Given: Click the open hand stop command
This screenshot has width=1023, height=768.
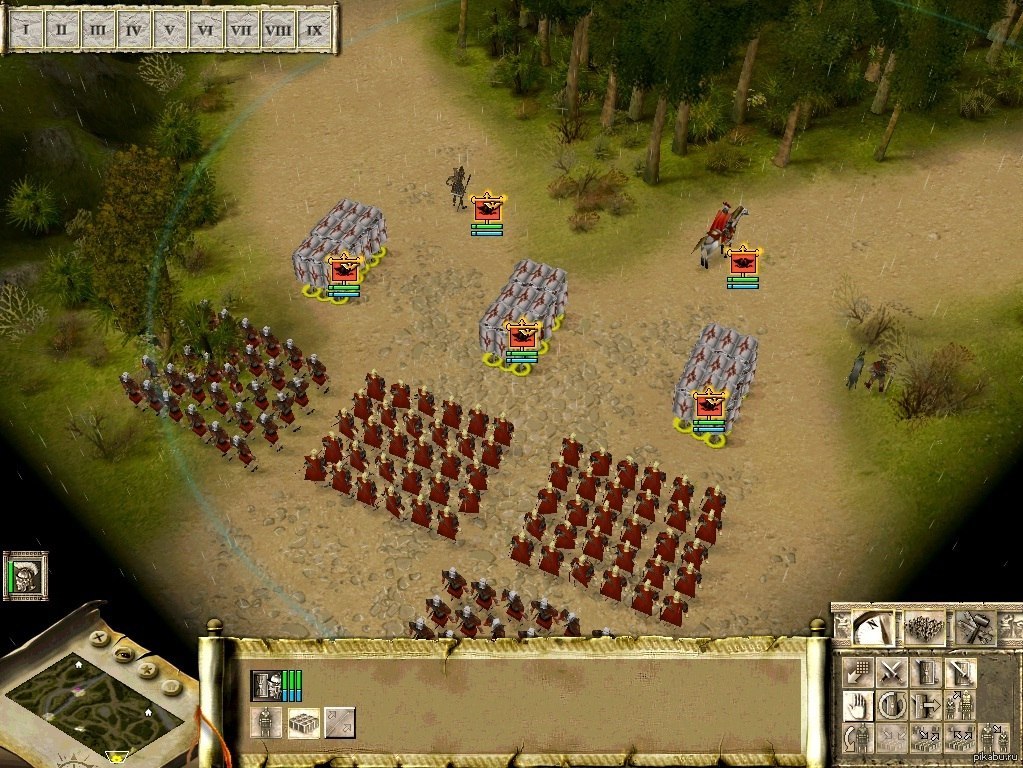Looking at the screenshot, I should pos(857,705).
